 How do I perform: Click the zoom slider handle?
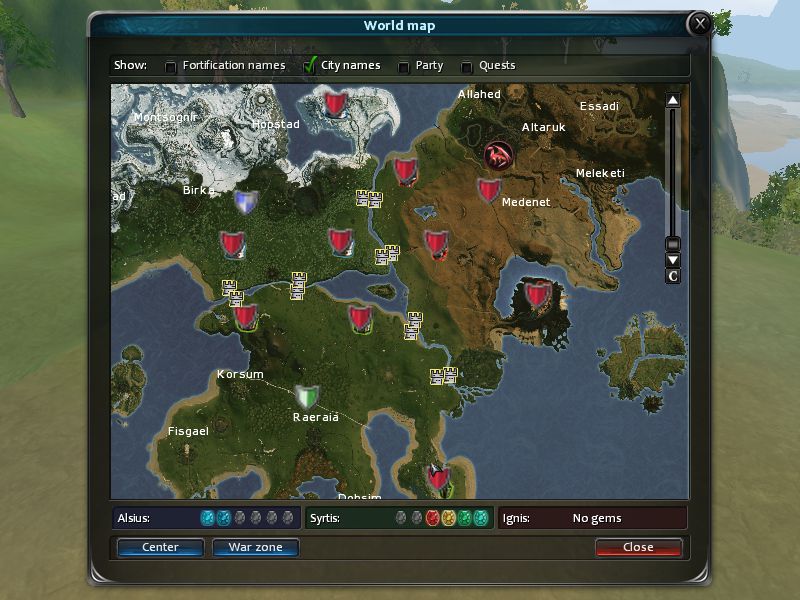click(x=673, y=244)
